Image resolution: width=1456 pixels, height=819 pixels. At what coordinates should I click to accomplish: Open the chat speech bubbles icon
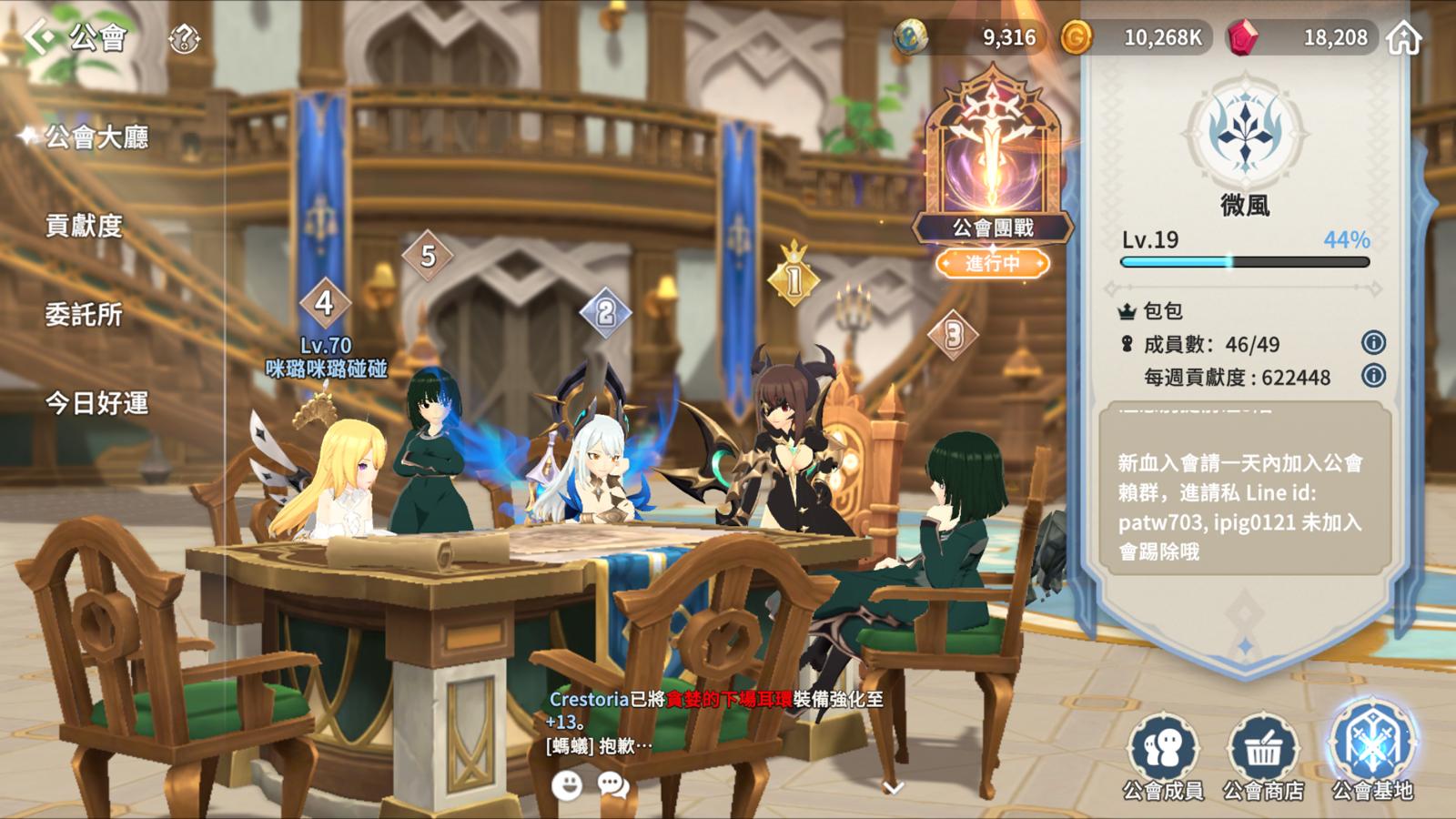(x=613, y=784)
